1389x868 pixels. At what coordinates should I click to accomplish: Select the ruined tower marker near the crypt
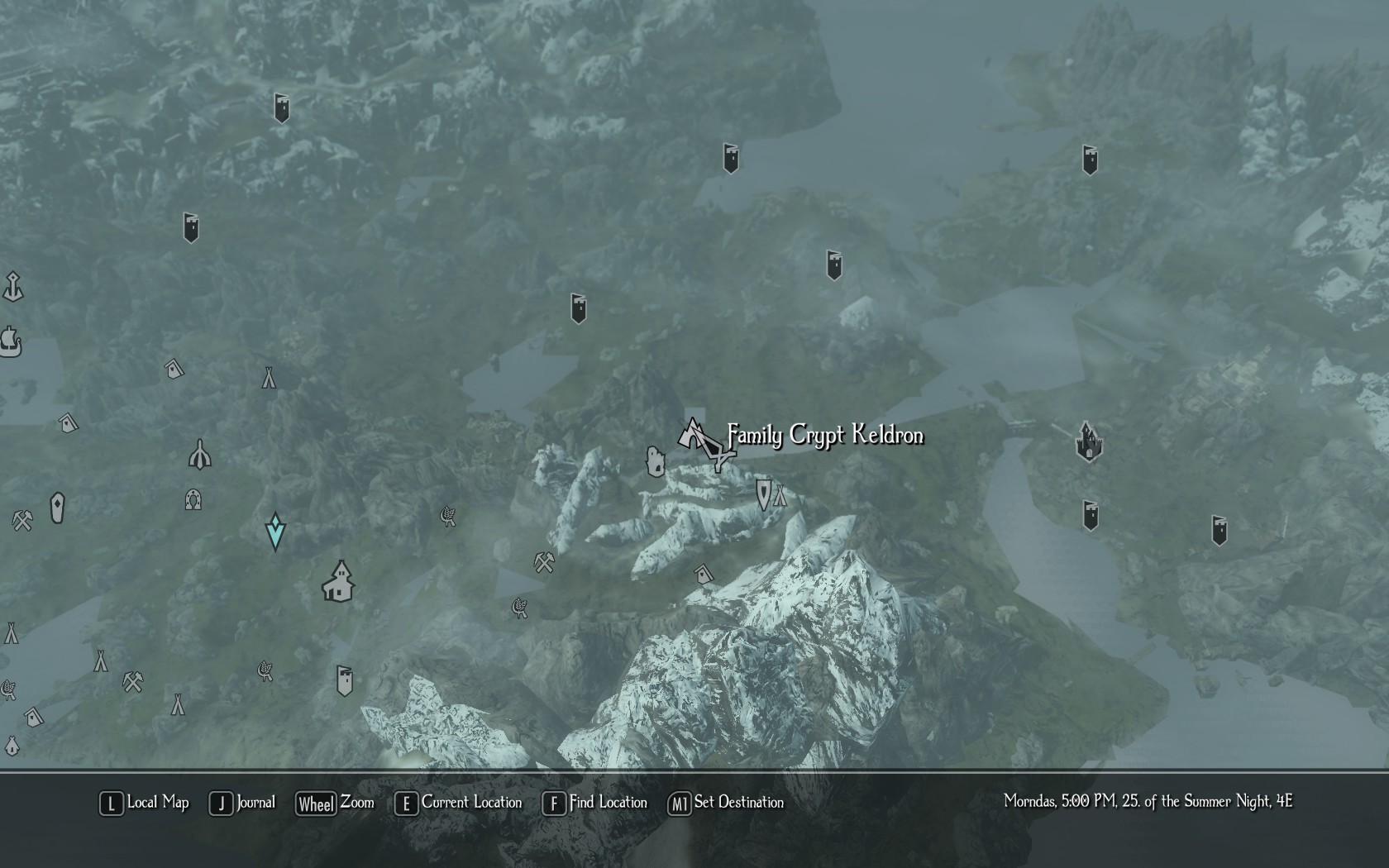pyautogui.click(x=655, y=461)
